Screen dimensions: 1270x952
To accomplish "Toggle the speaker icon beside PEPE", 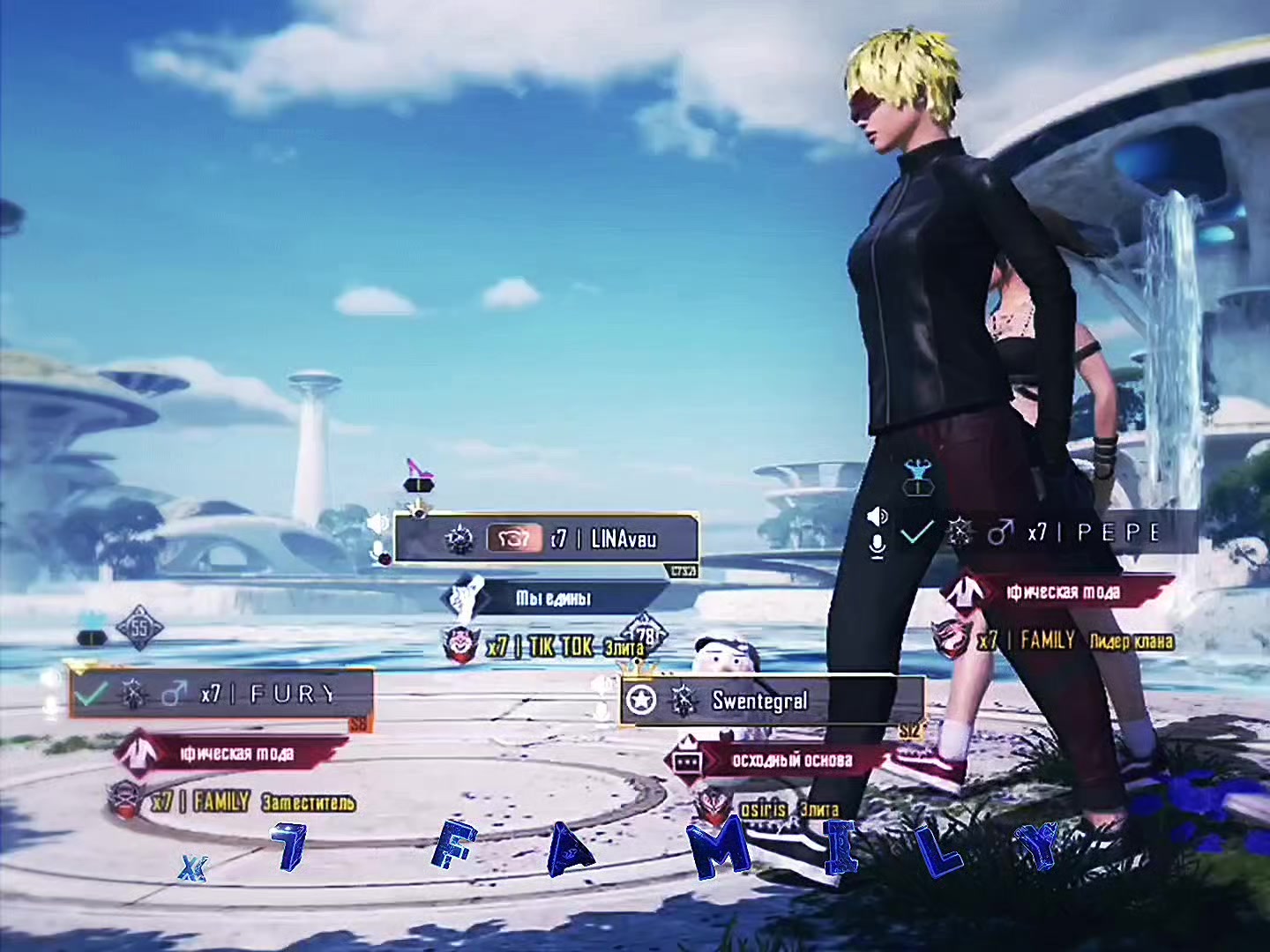I will (877, 516).
